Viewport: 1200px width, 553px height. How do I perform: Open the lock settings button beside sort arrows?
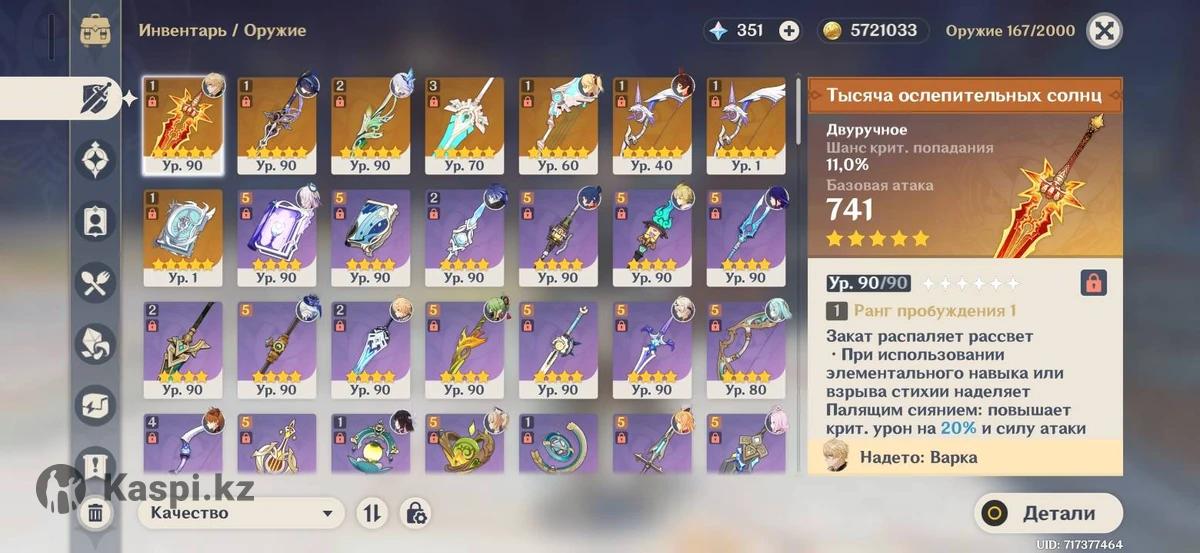point(415,514)
